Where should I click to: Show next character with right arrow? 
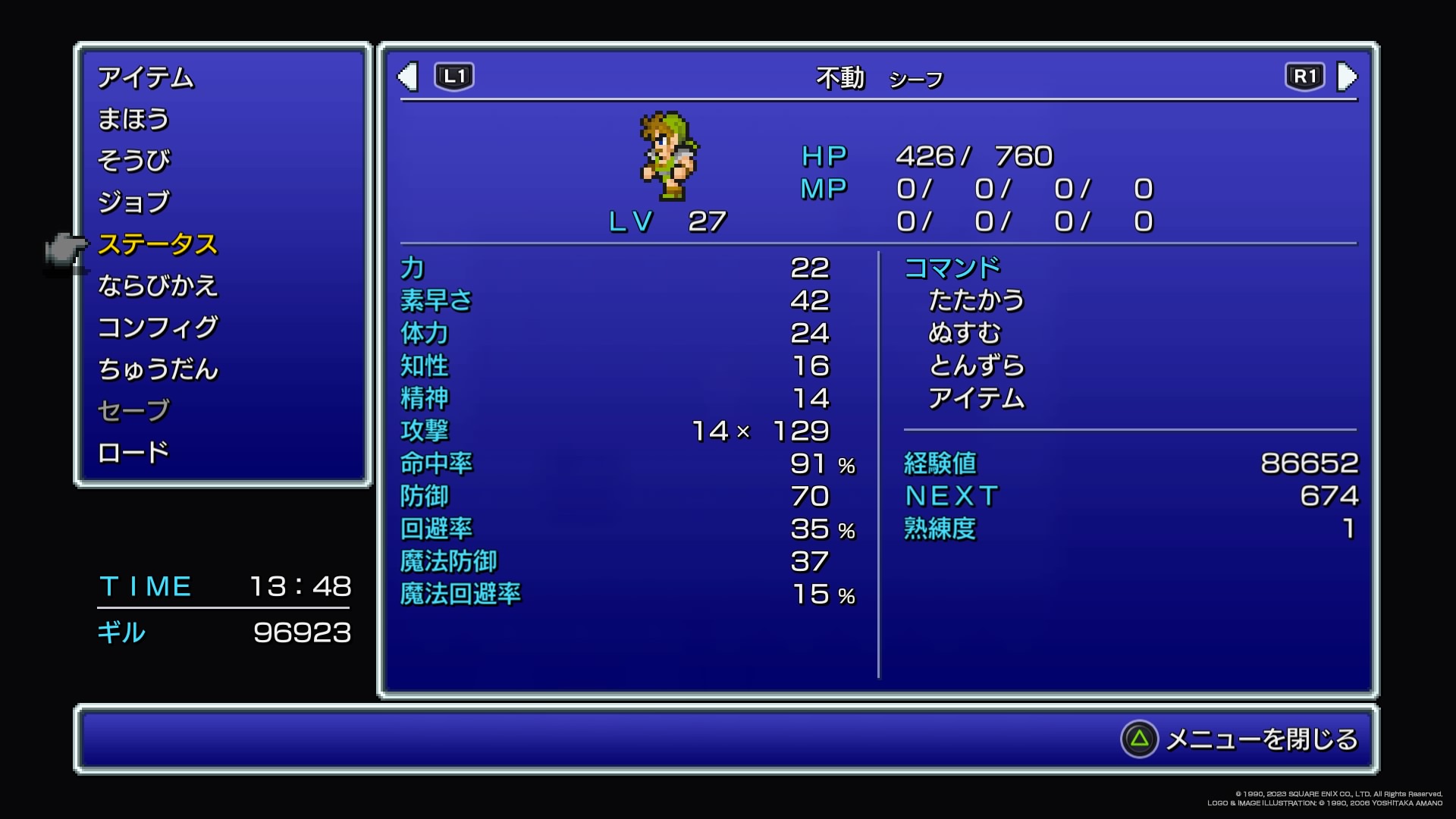point(1347,77)
